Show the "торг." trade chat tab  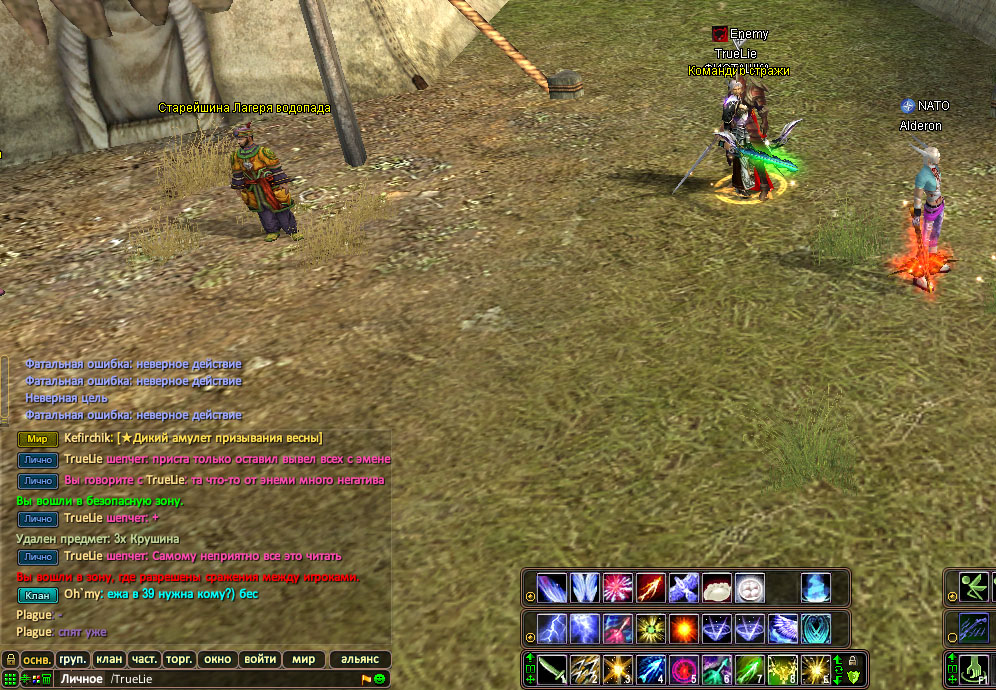coord(180,660)
